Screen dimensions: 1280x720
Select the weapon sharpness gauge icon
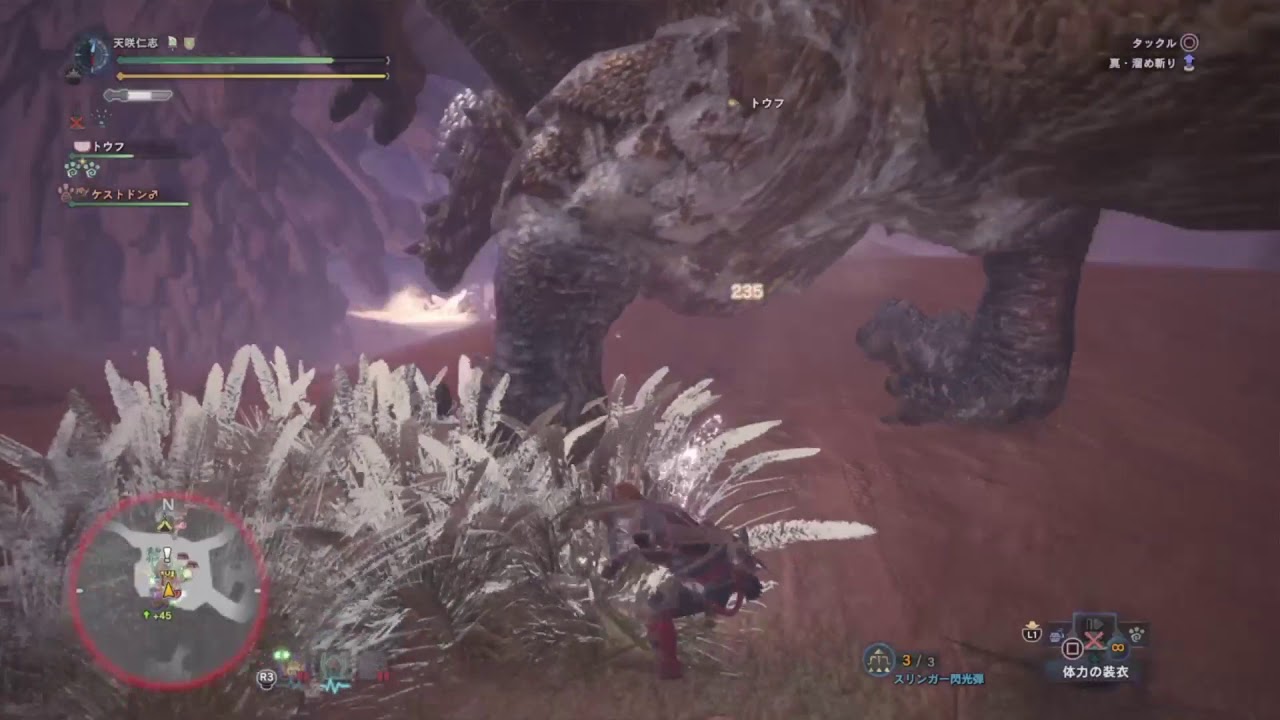click(x=137, y=94)
